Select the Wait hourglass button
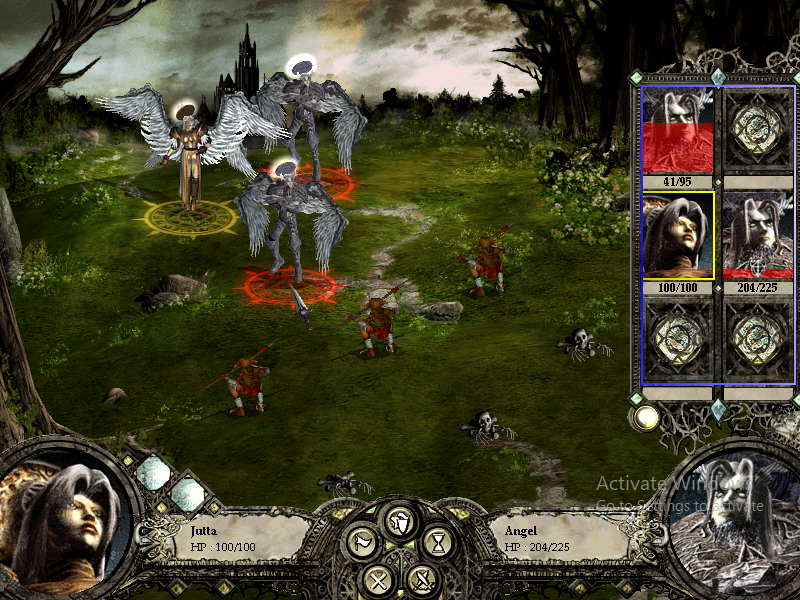Viewport: 800px width, 600px height. coord(437,543)
